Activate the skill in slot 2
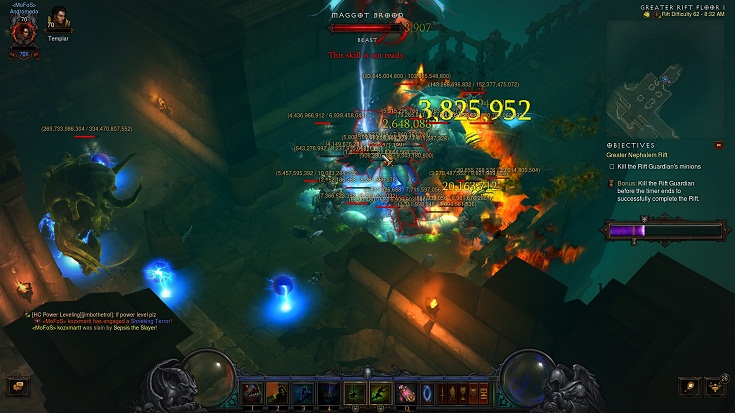Screen dimensions: 735x413 [x=278, y=392]
